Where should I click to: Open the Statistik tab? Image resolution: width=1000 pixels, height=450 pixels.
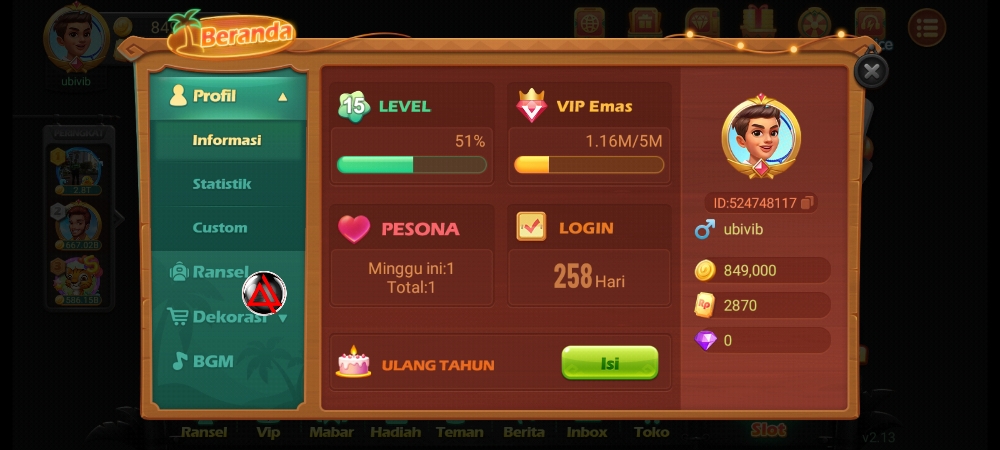[222, 184]
